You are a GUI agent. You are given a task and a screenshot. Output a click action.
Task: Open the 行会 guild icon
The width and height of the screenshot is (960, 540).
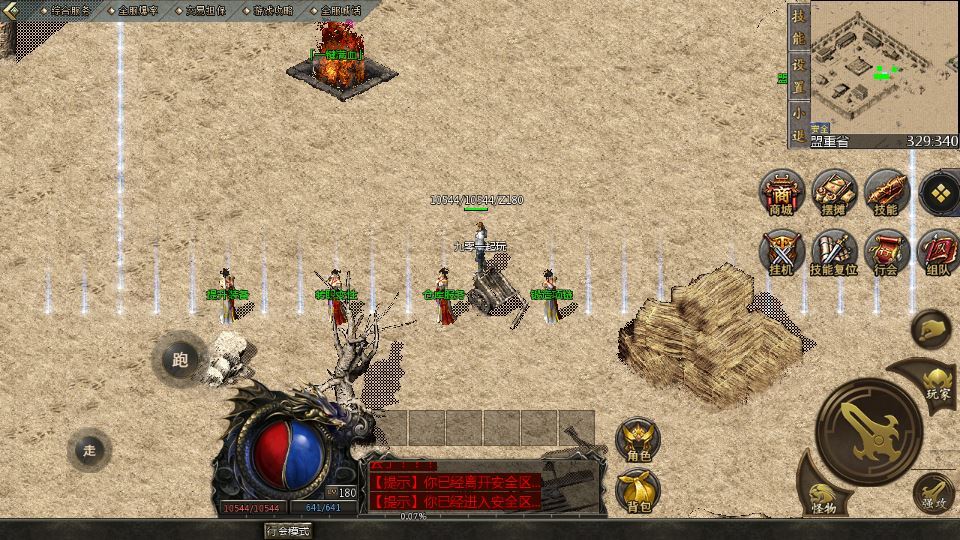pos(886,251)
